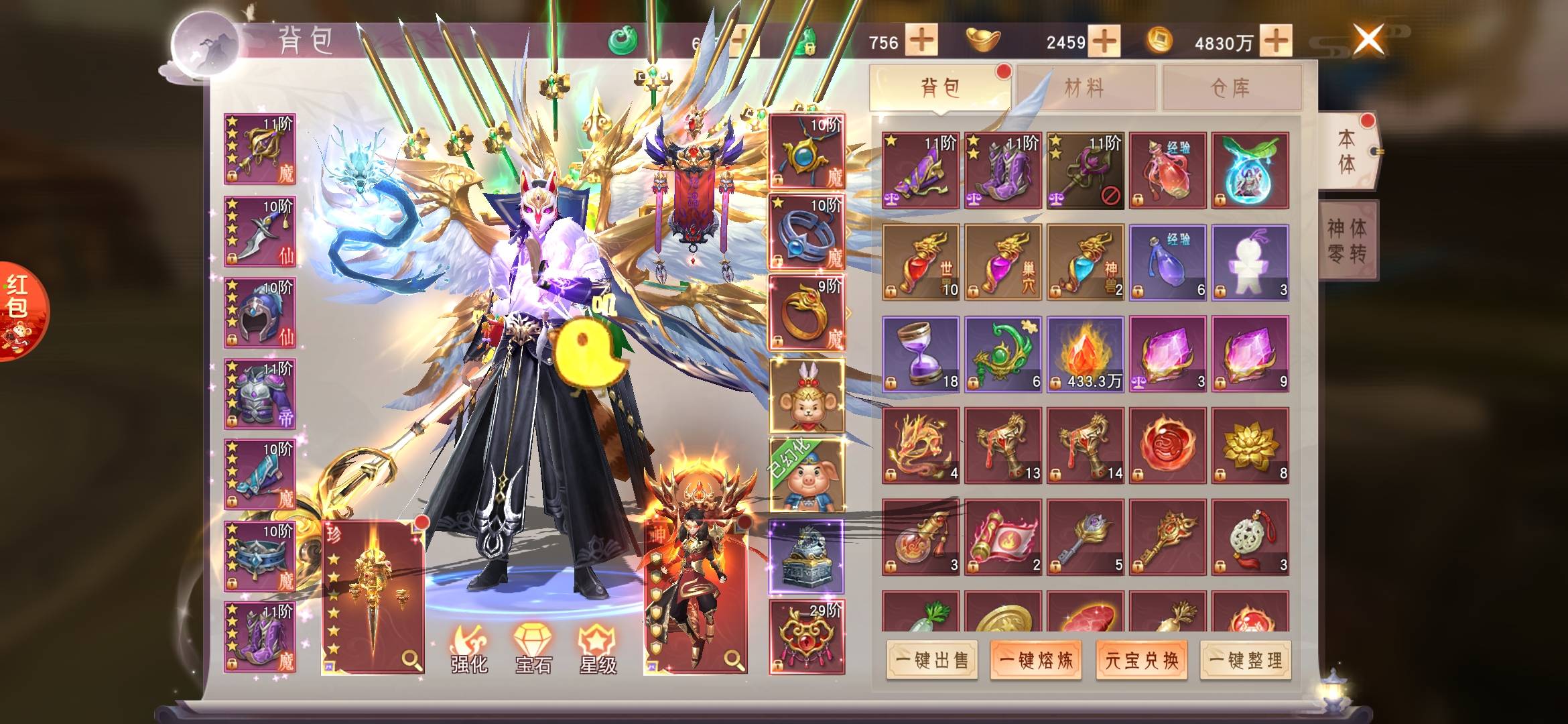This screenshot has height=724, width=1568.
Task: Select the 背包 tab
Action: [939, 88]
